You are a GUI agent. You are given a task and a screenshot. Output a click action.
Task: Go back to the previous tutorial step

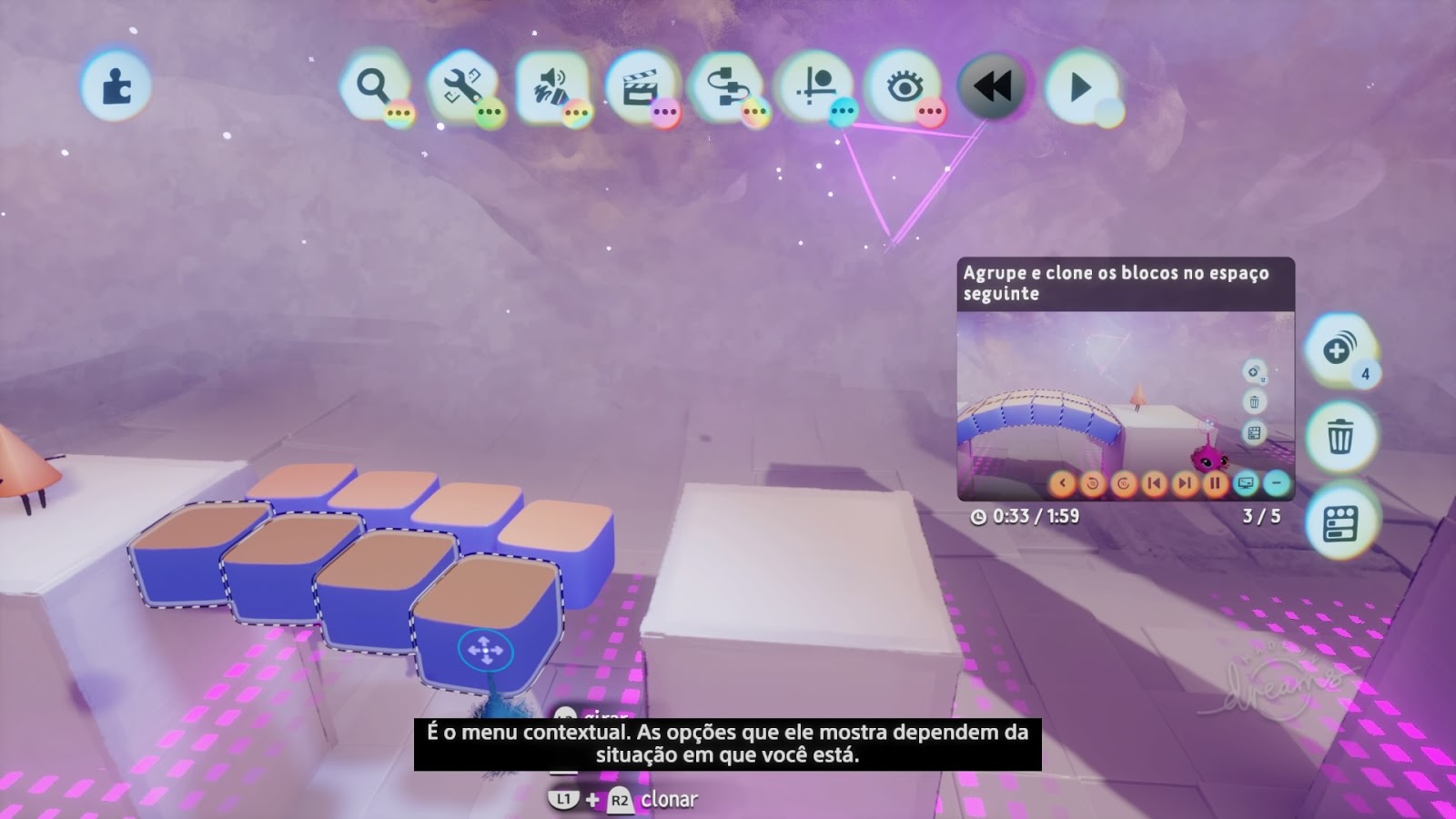tap(1156, 482)
